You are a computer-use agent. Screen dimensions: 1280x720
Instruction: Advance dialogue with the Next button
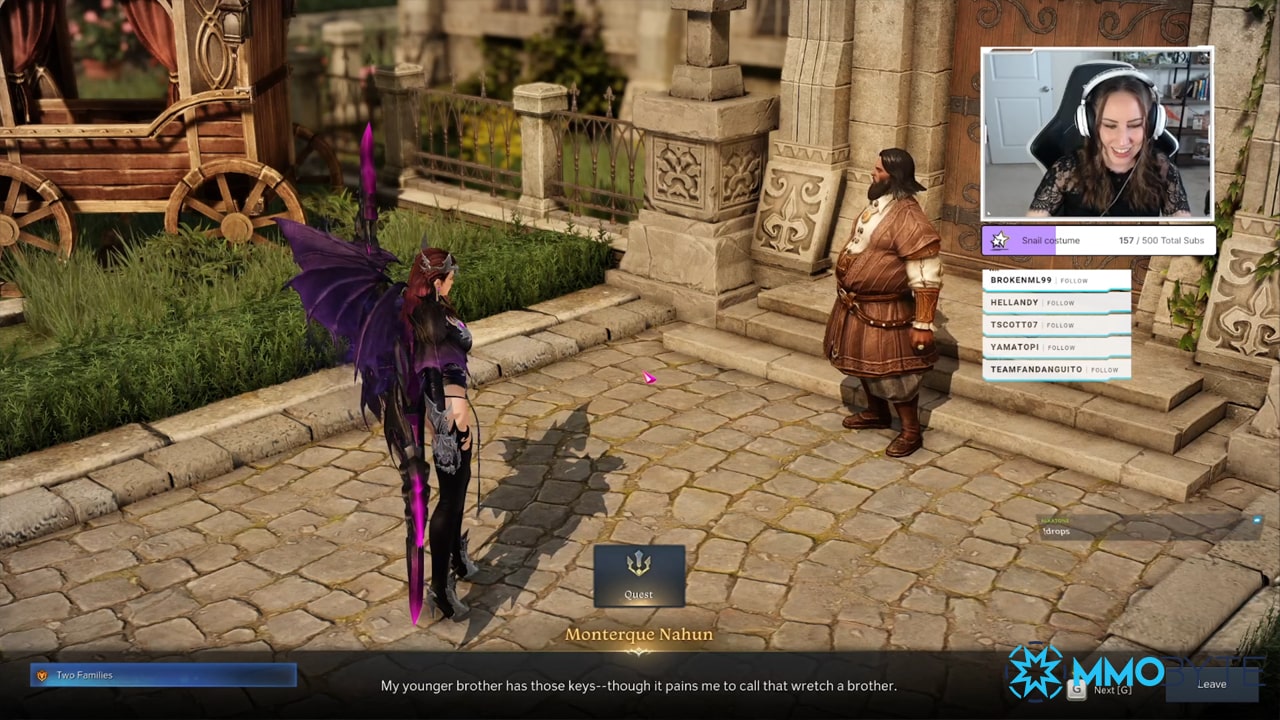tap(1105, 689)
